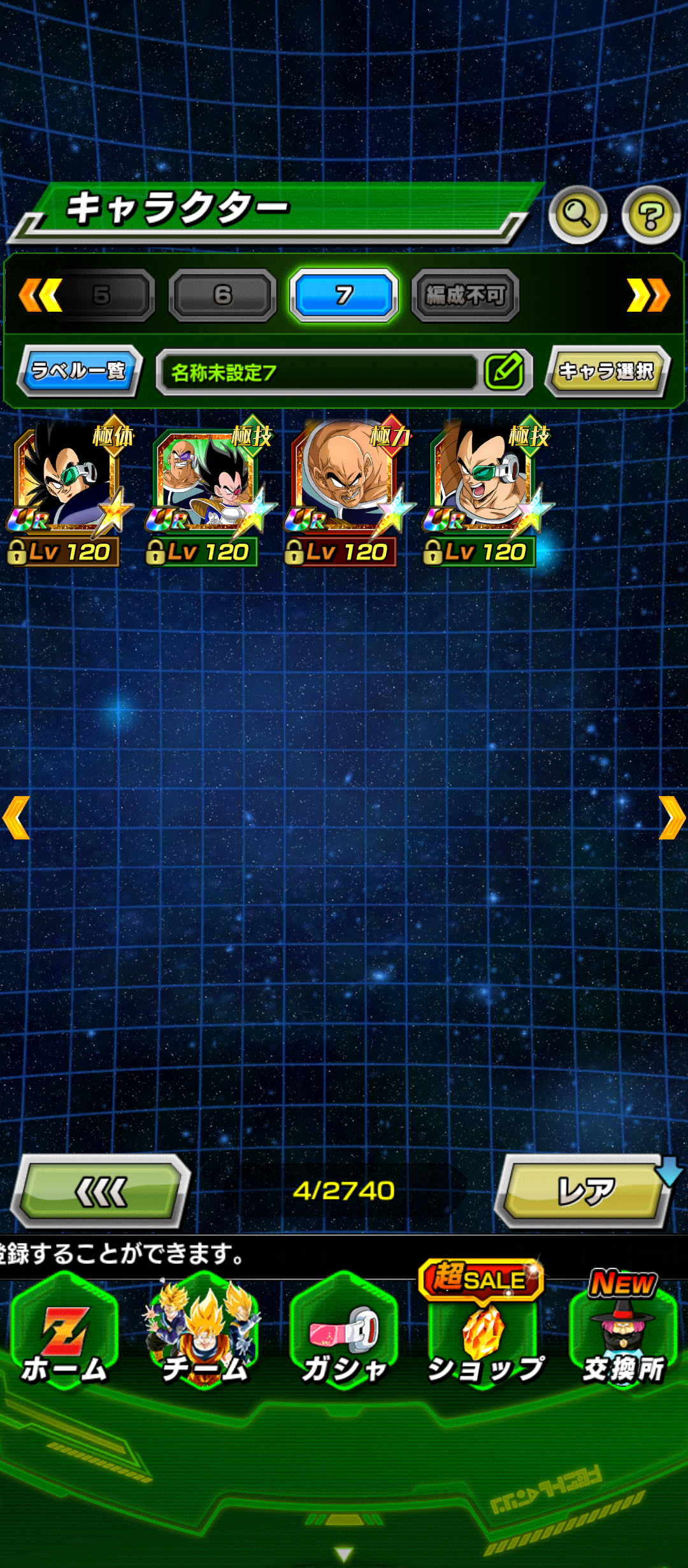Open the magnifying glass search
Image resolution: width=688 pixels, height=1568 pixels.
pos(577,215)
